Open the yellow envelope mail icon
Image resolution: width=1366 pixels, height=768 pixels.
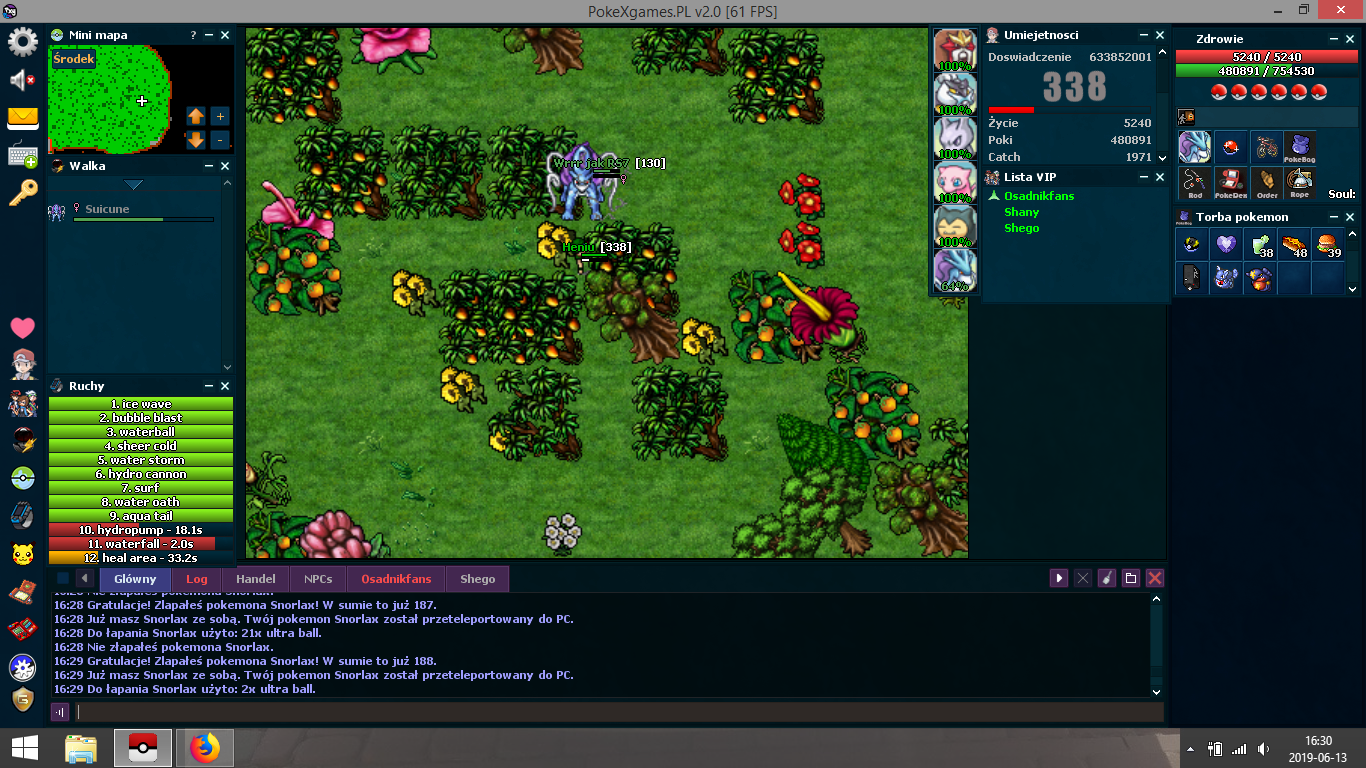click(x=23, y=118)
